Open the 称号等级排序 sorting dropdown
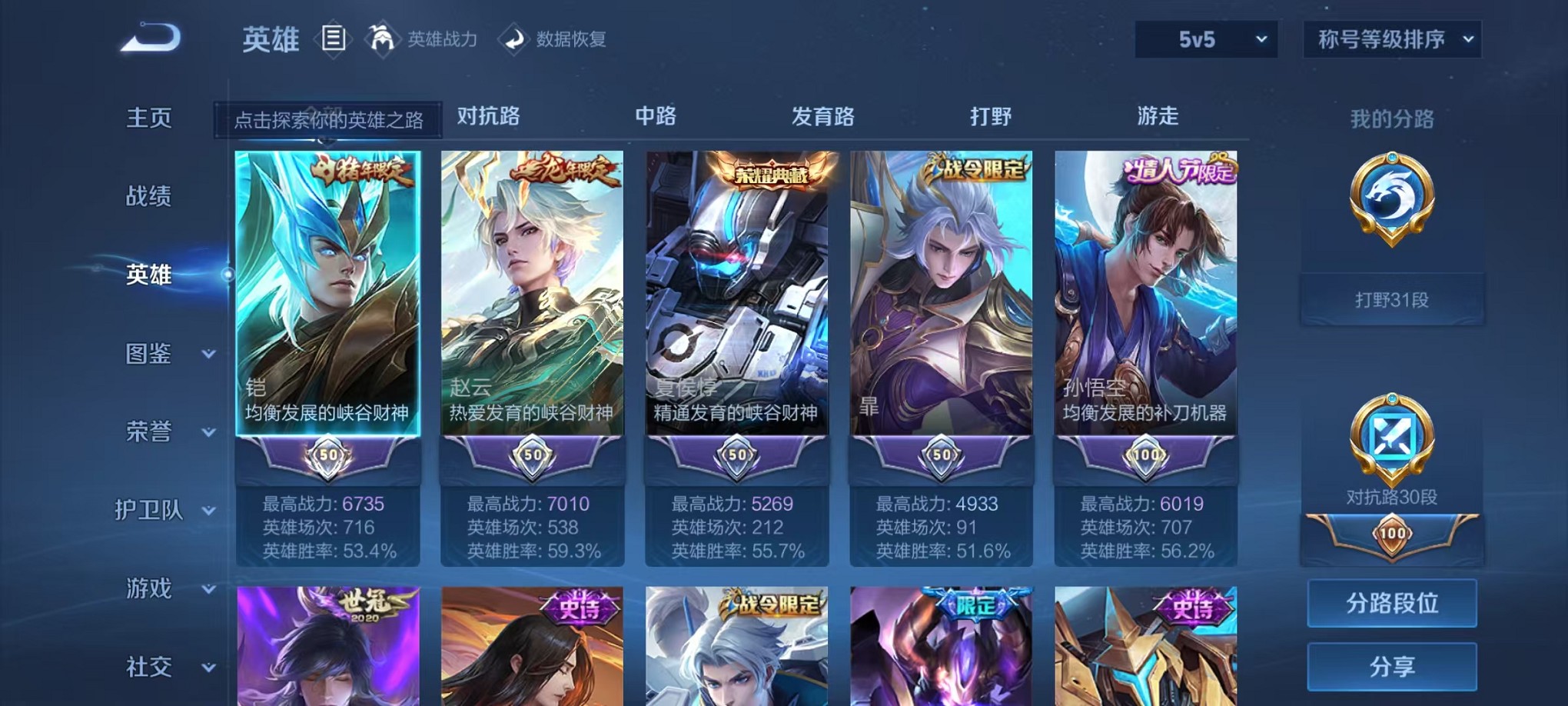 [1391, 38]
